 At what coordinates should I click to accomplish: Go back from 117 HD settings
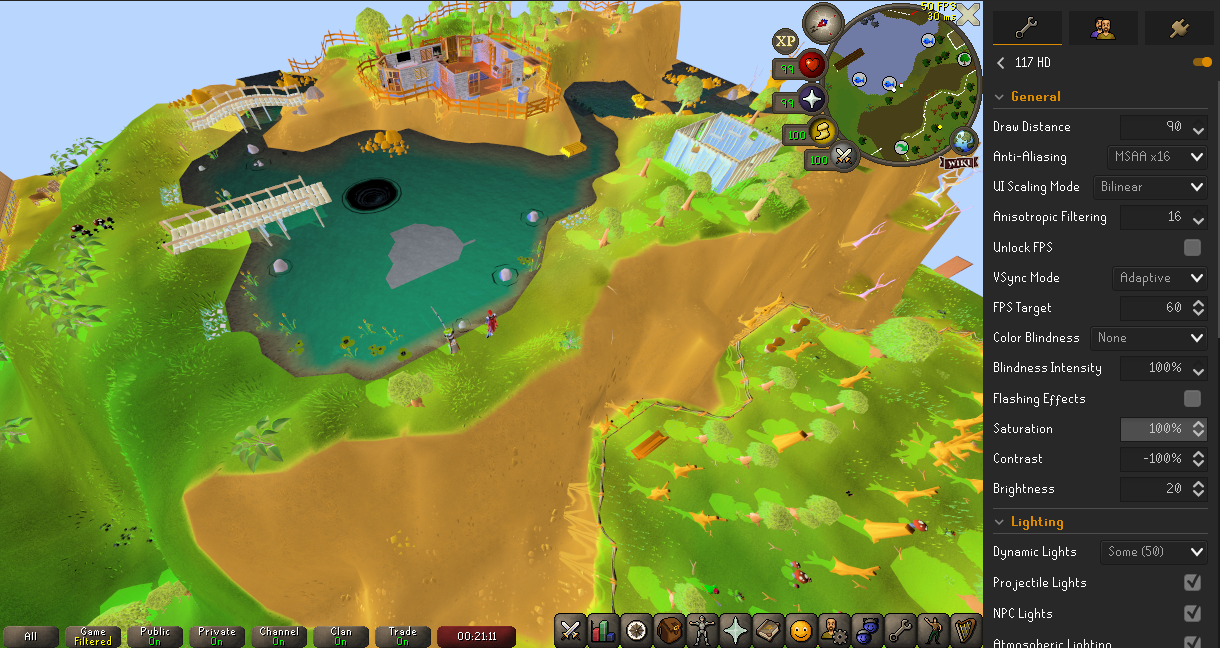pos(1001,63)
